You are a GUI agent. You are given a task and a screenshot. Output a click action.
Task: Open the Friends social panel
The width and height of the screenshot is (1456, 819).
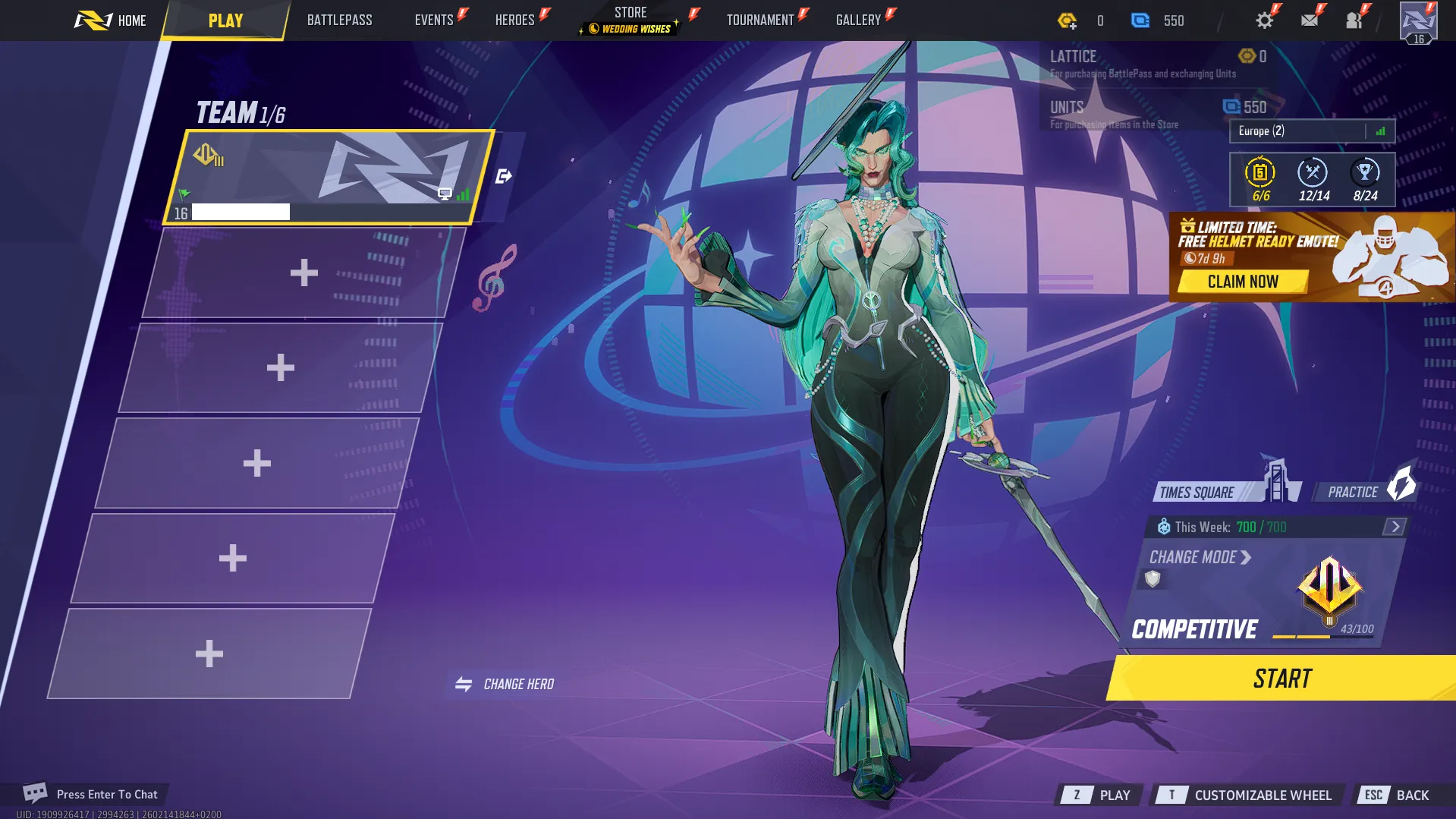1354,20
